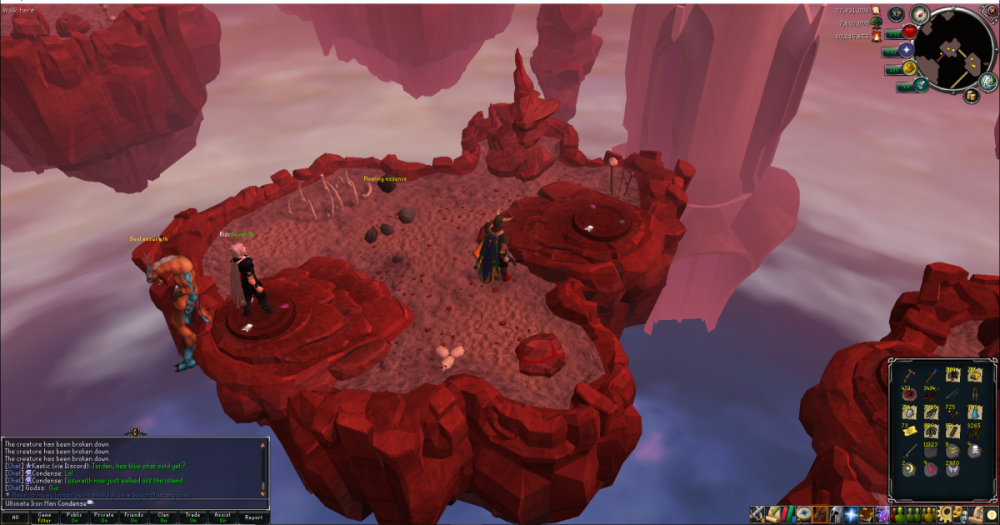Screen dimensions: 1000x525
Task: Click the red heart life points orb
Action: click(909, 32)
